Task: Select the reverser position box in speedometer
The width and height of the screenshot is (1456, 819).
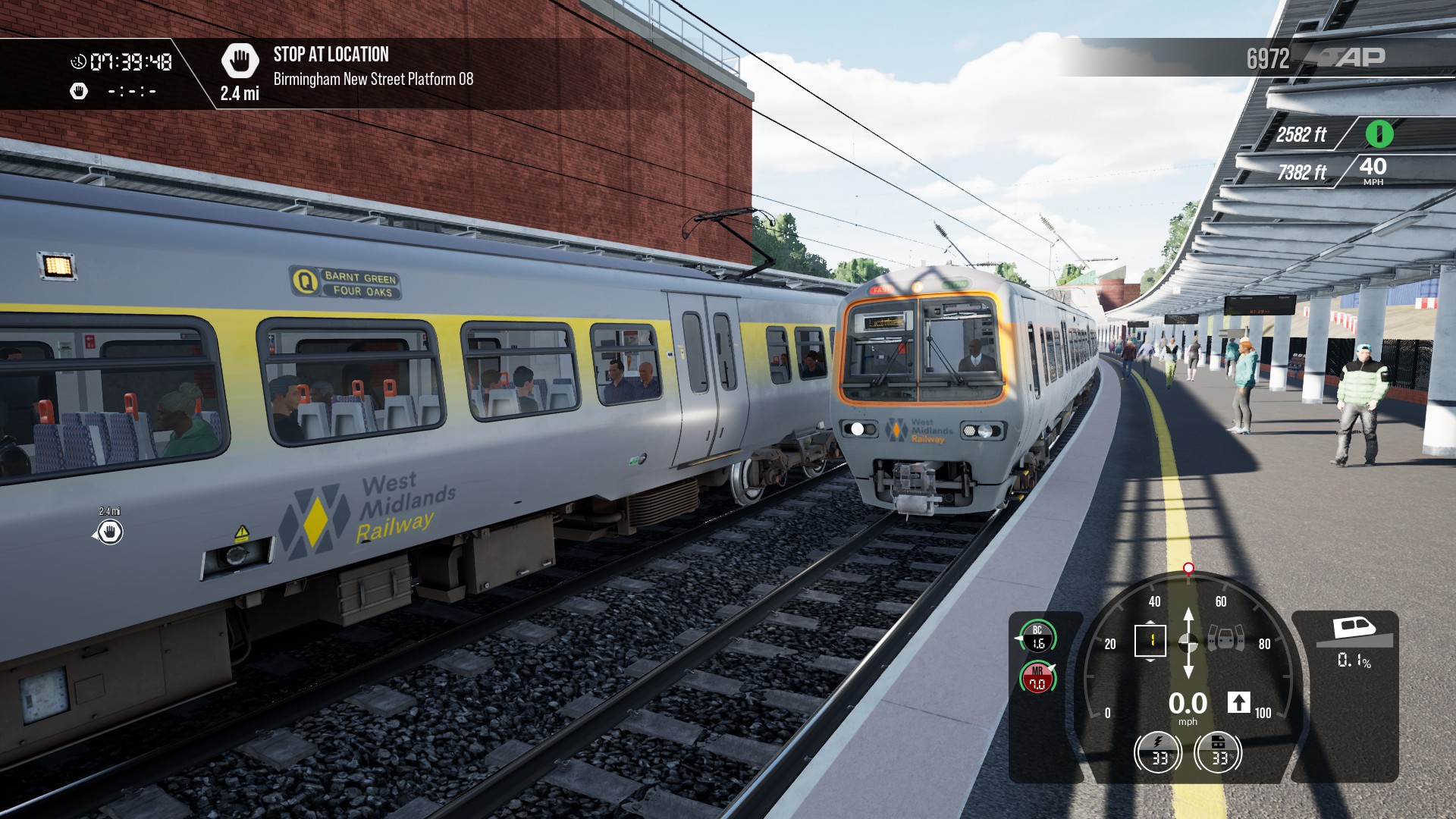Action: (1150, 641)
